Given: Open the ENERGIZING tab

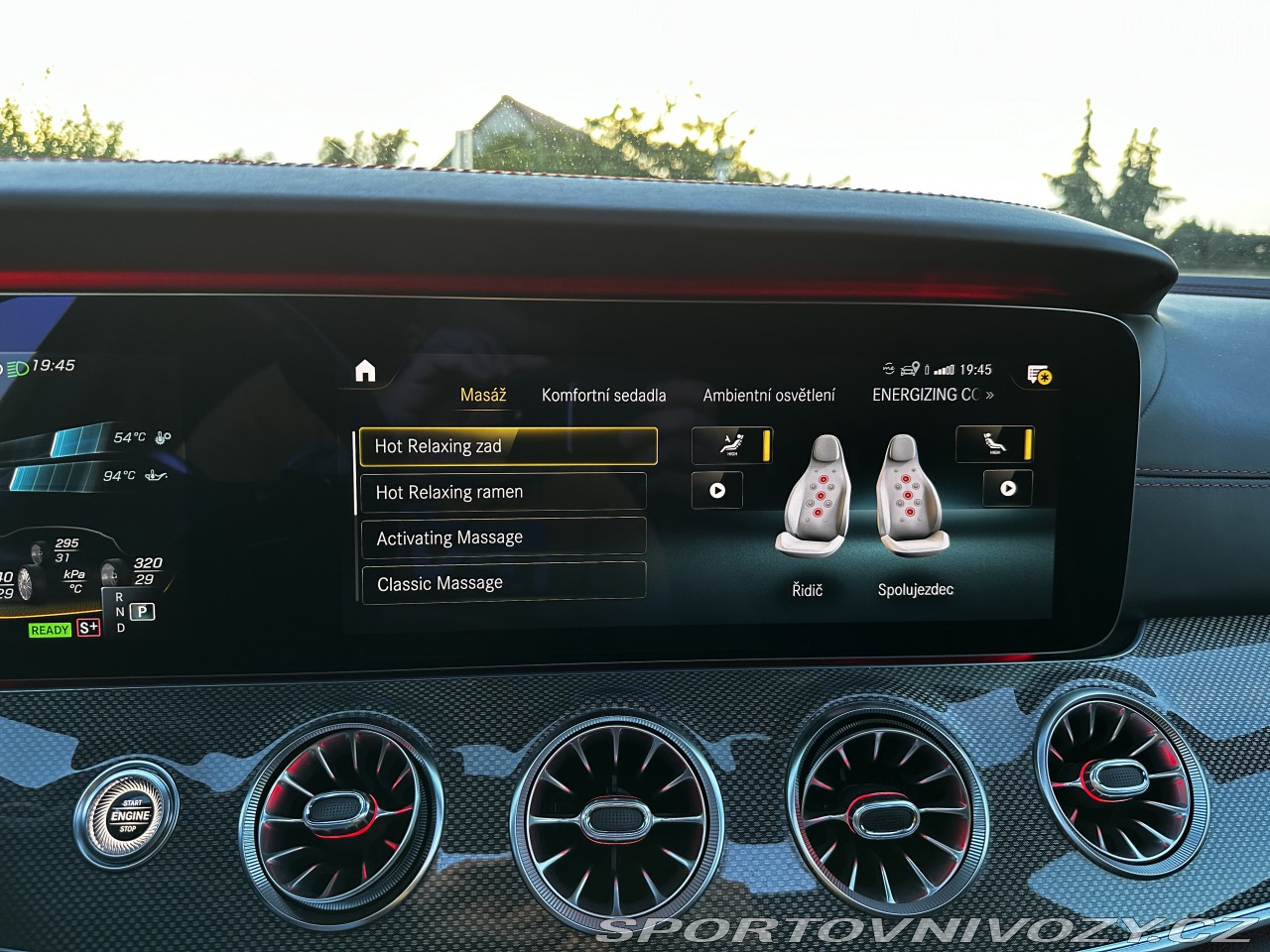Looking at the screenshot, I should [932, 395].
